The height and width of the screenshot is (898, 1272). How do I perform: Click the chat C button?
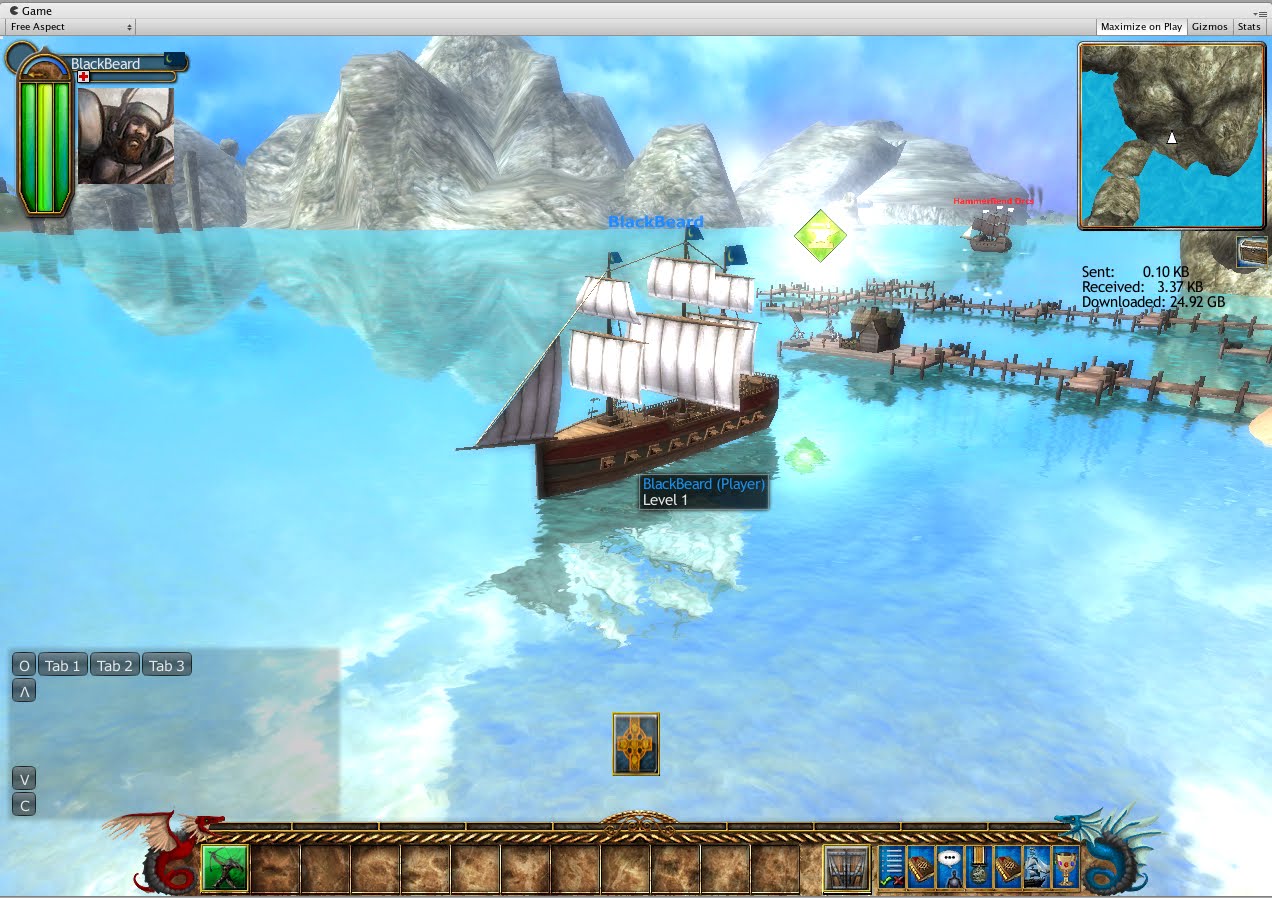[24, 805]
